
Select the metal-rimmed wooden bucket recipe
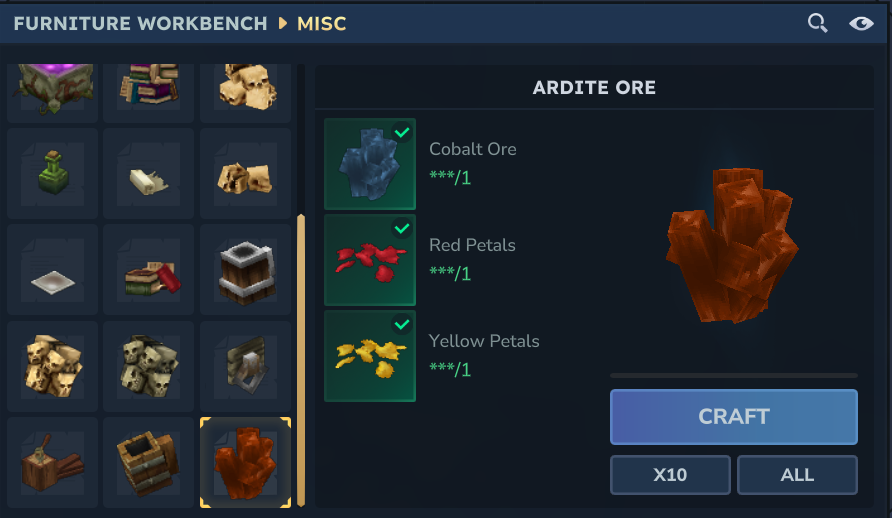tap(245, 270)
